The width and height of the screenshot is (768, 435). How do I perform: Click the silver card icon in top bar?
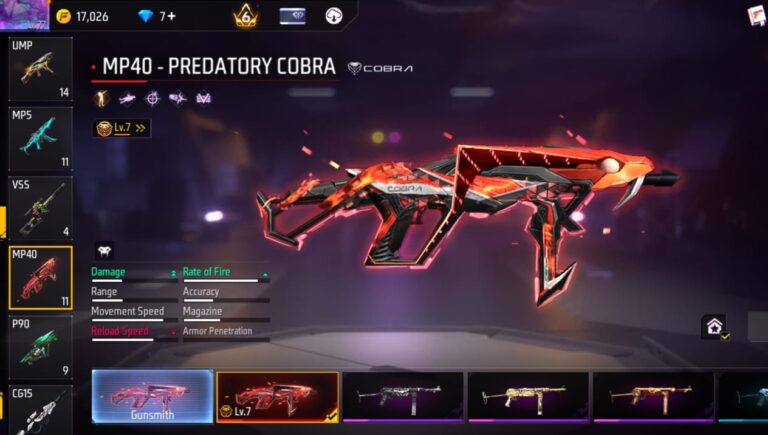coord(292,16)
